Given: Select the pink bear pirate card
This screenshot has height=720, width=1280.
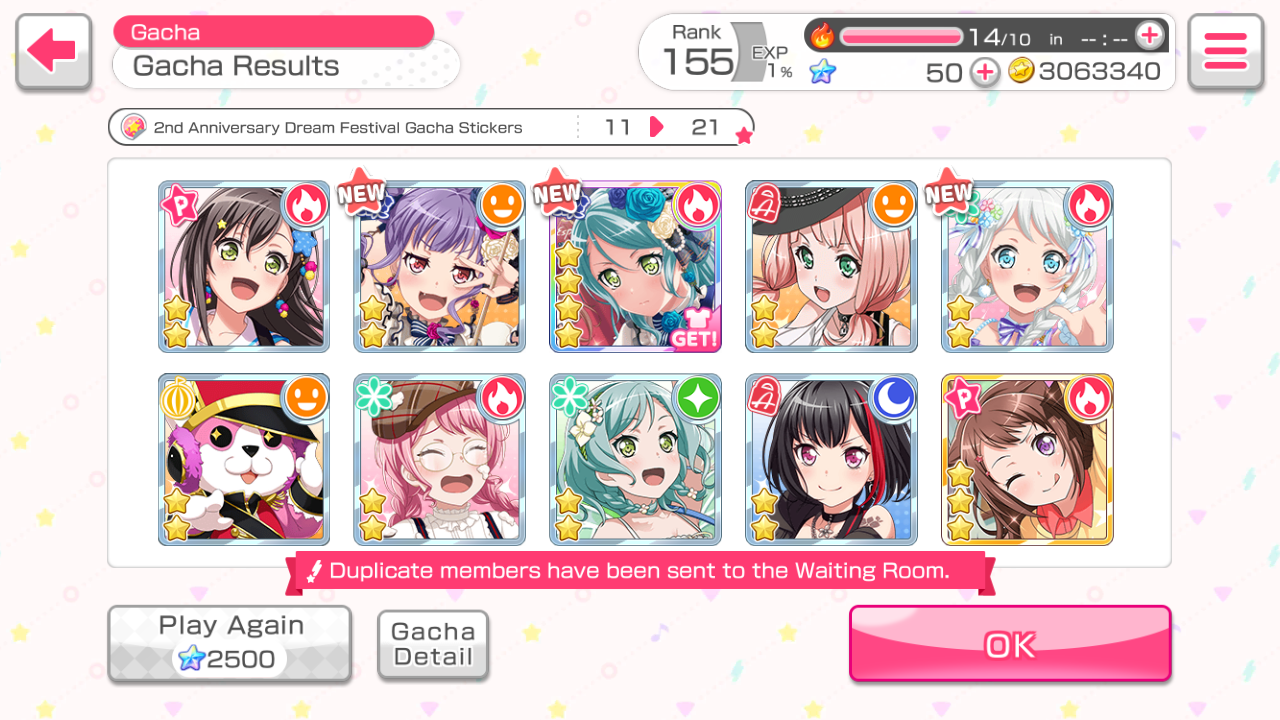Looking at the screenshot, I should pyautogui.click(x=244, y=460).
